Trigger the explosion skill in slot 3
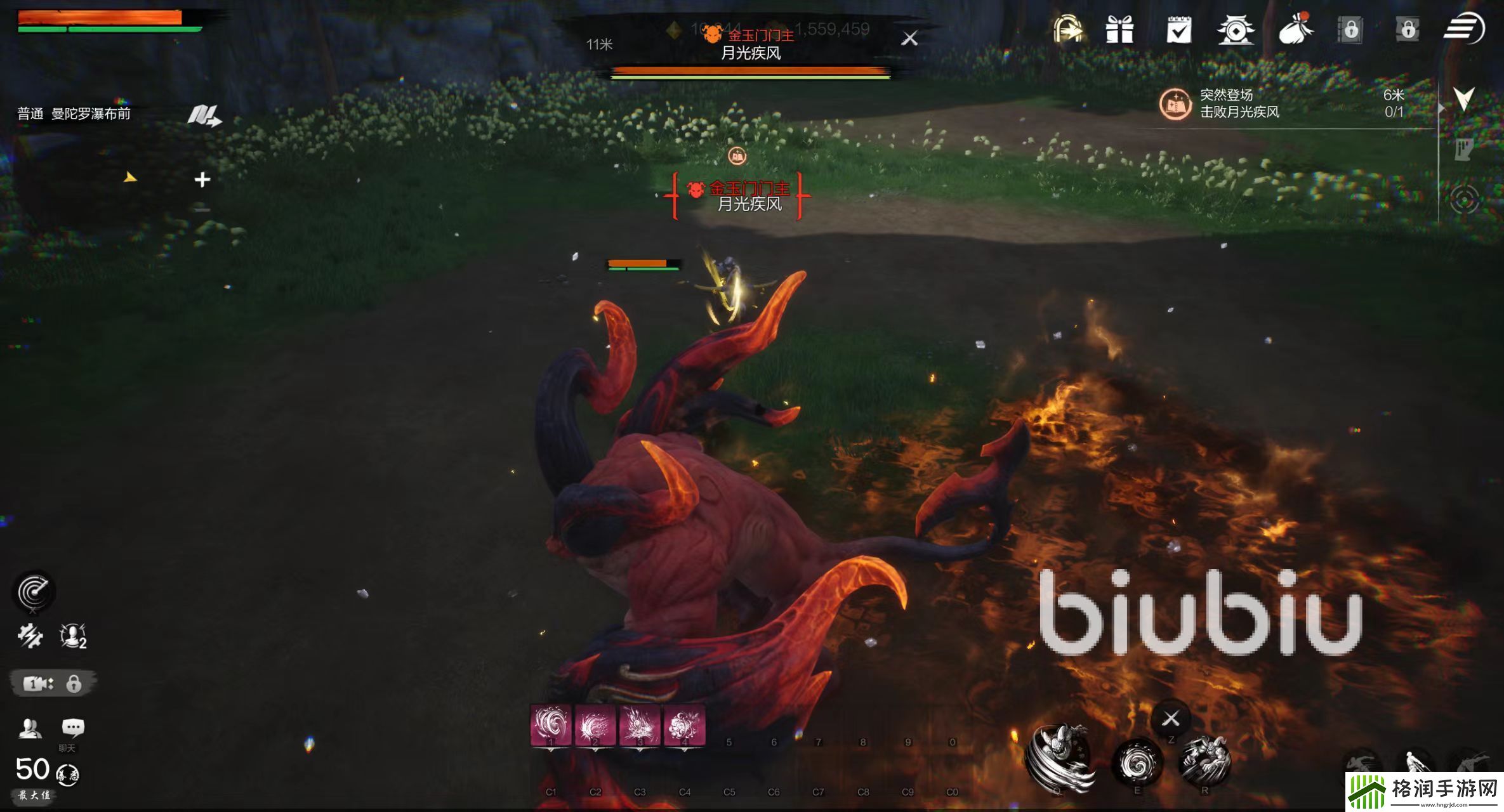Screen dimensions: 1504x812 point(640,725)
